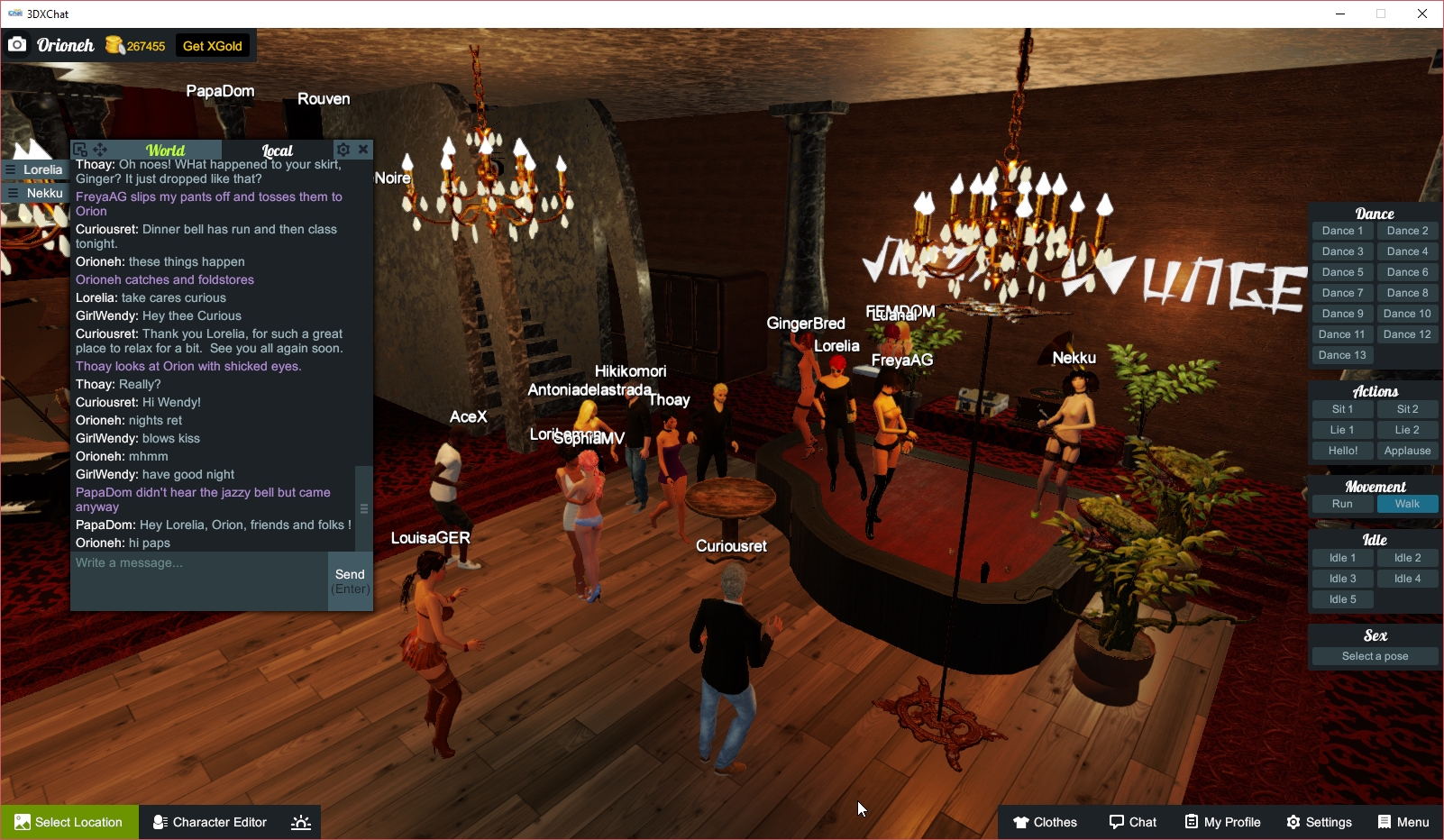1444x840 pixels.
Task: Click the chat move arrows icon
Action: point(99,149)
